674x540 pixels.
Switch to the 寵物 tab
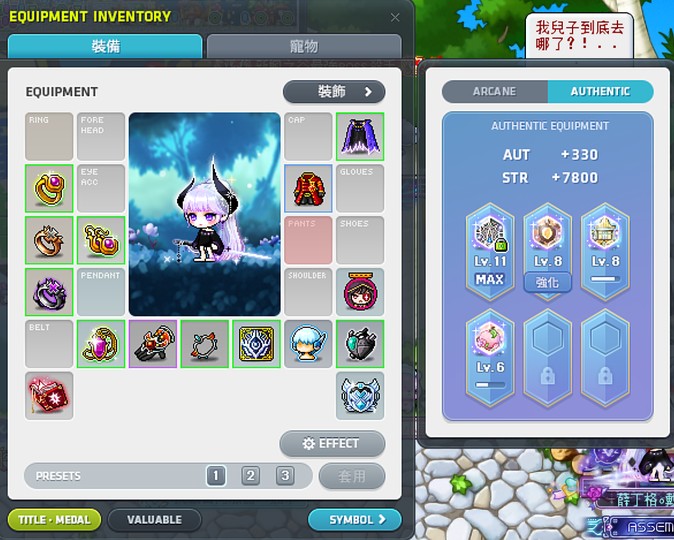pos(304,46)
